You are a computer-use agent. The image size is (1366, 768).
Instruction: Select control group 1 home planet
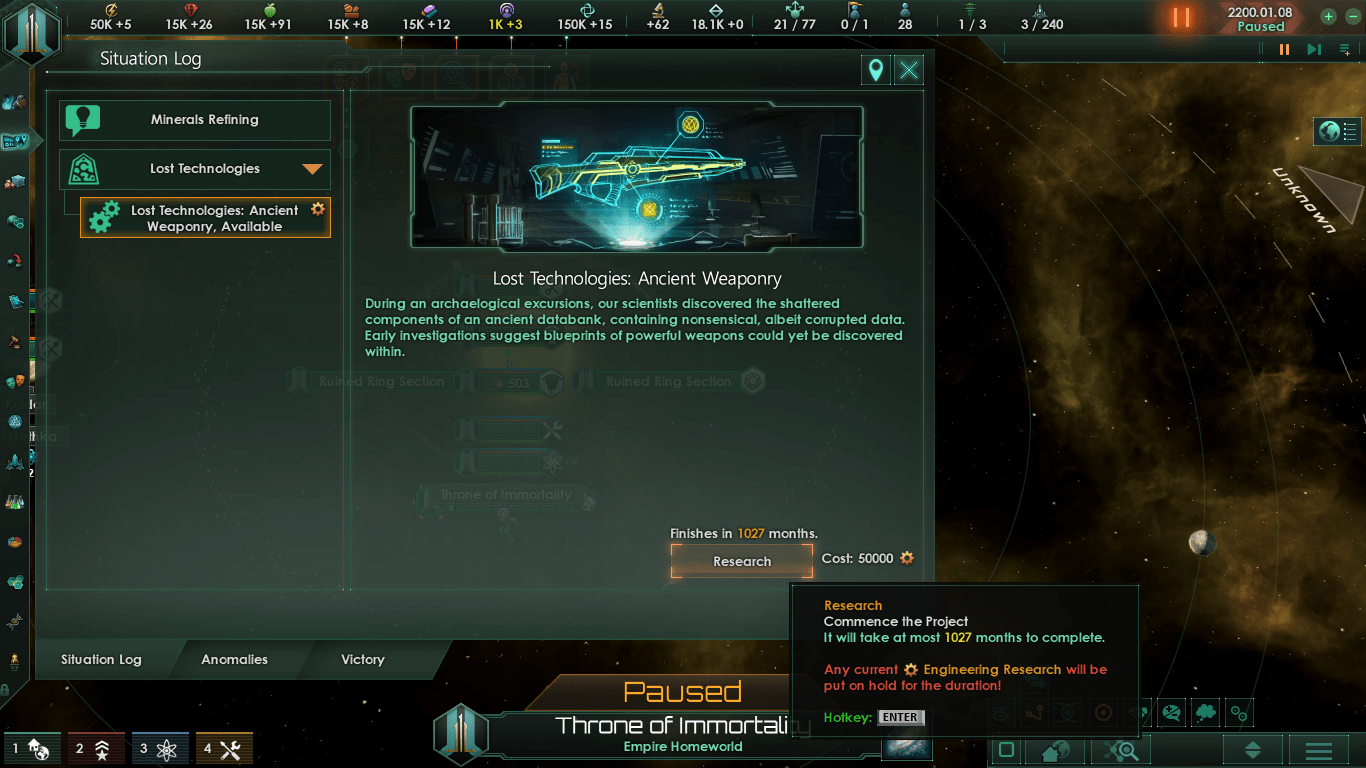(x=30, y=749)
